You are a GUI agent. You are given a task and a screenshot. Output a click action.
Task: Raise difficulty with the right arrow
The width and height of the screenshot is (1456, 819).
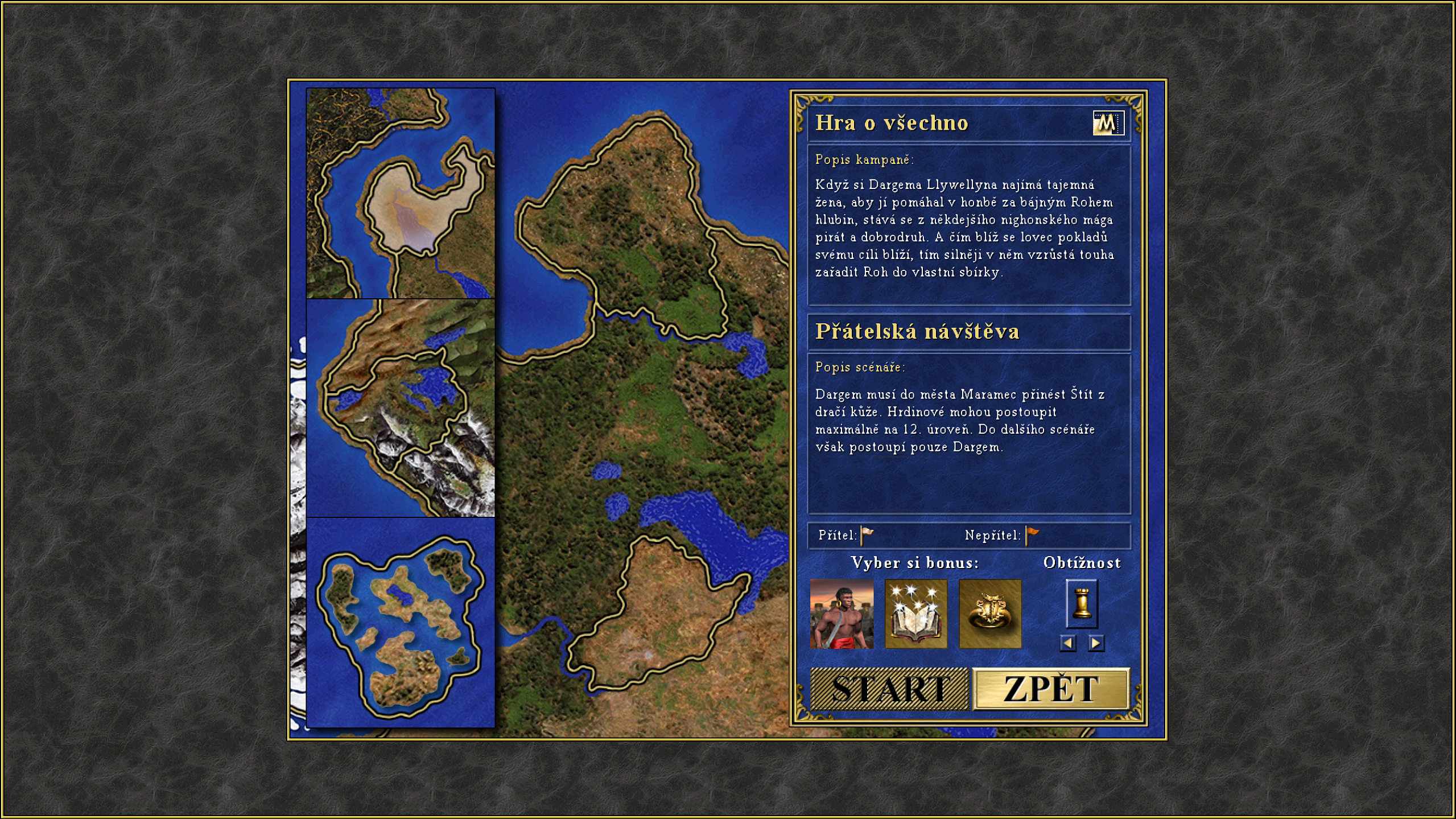click(x=1096, y=643)
